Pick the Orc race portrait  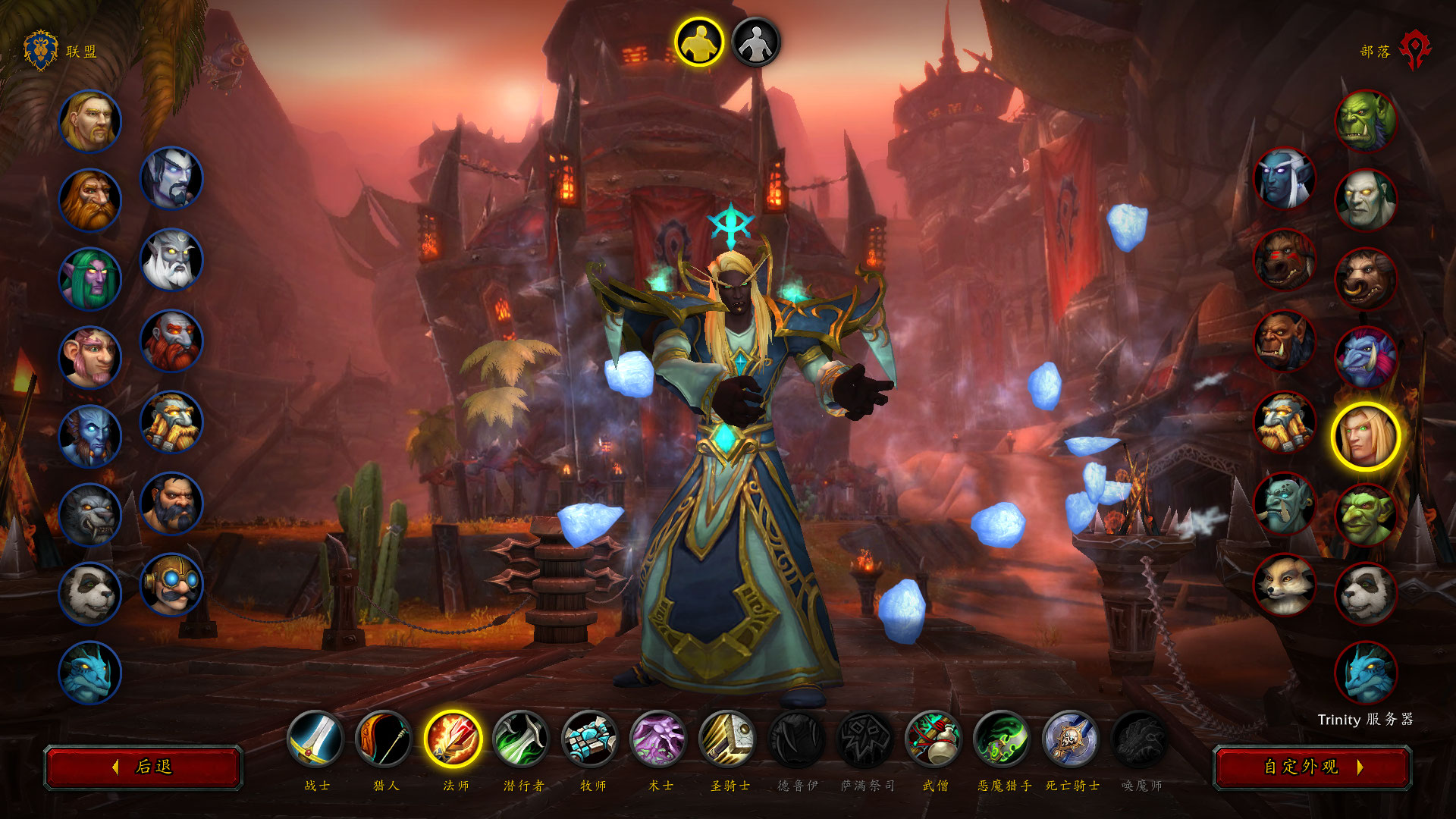1366,121
